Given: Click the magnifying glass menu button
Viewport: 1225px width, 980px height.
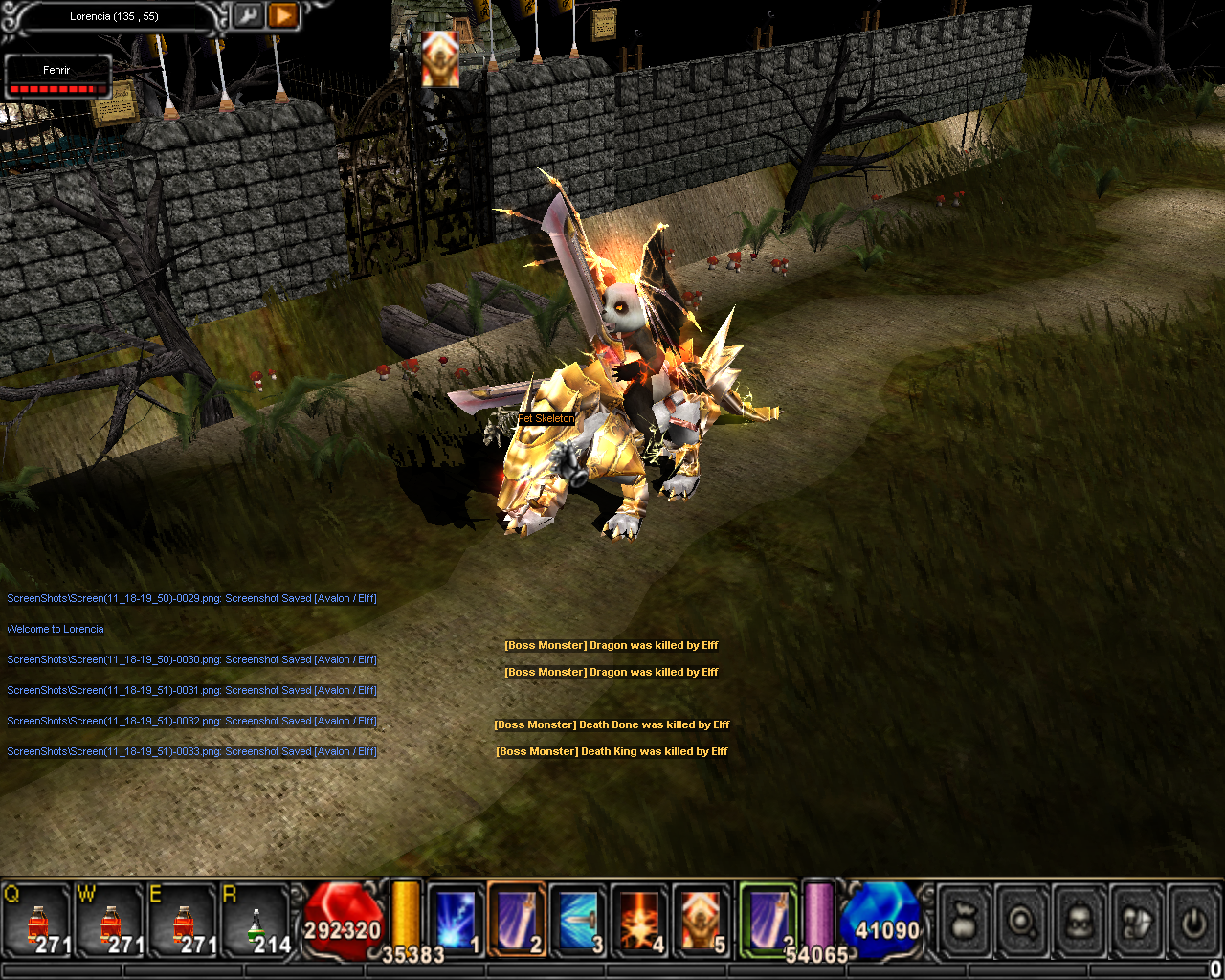Looking at the screenshot, I should point(1022,923).
